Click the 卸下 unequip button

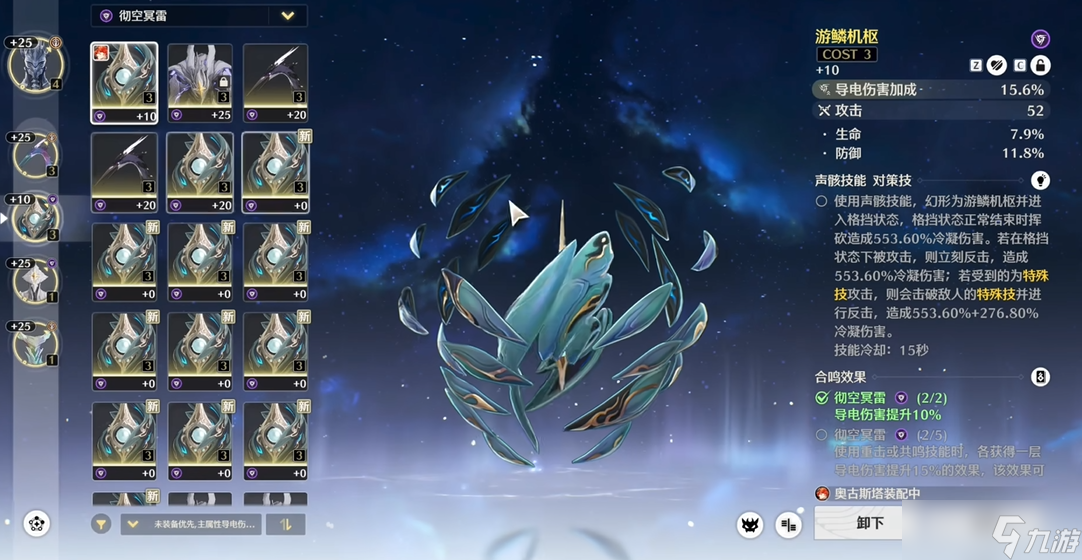coord(868,523)
